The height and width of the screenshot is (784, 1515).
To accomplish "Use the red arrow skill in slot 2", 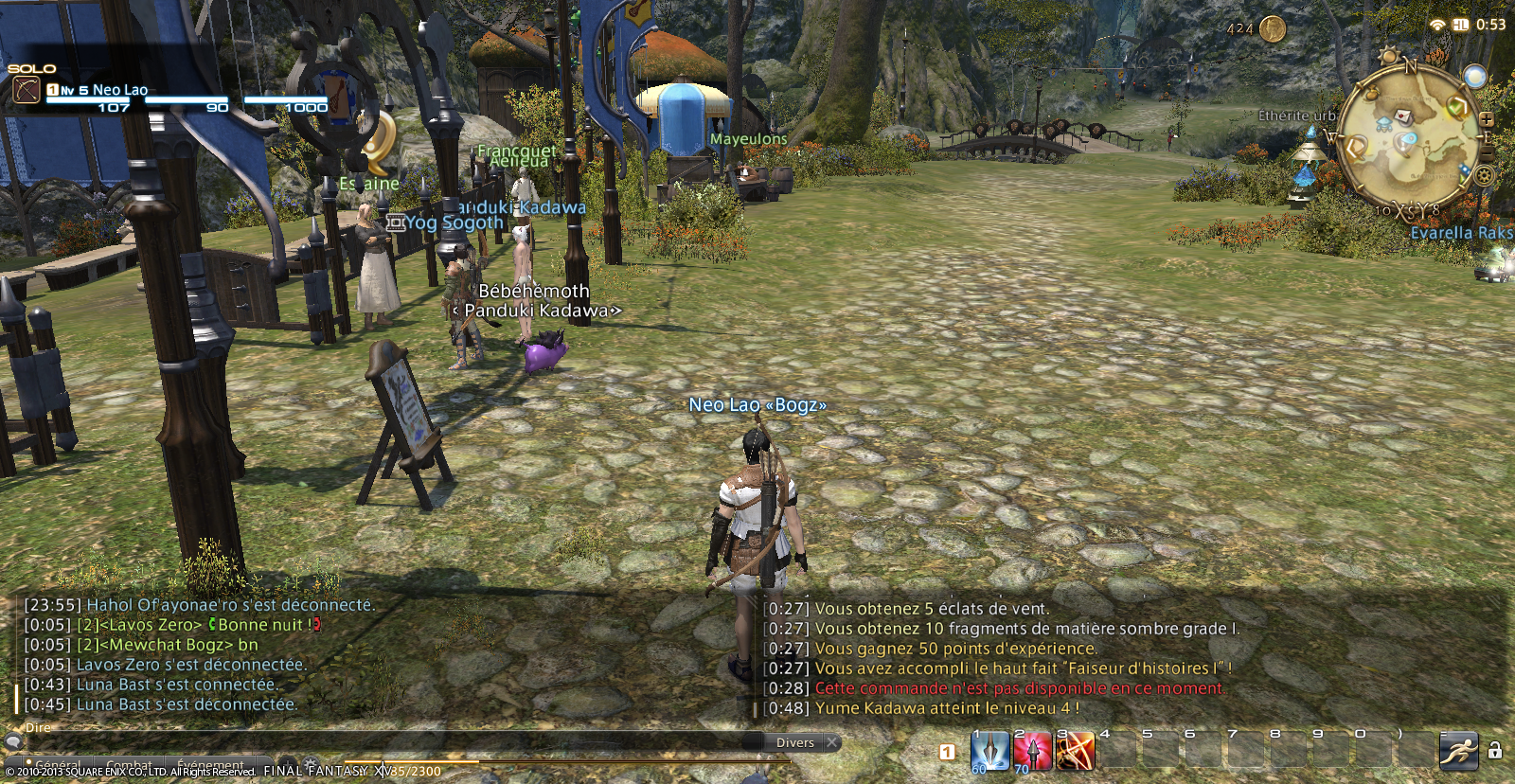I will click(1032, 752).
